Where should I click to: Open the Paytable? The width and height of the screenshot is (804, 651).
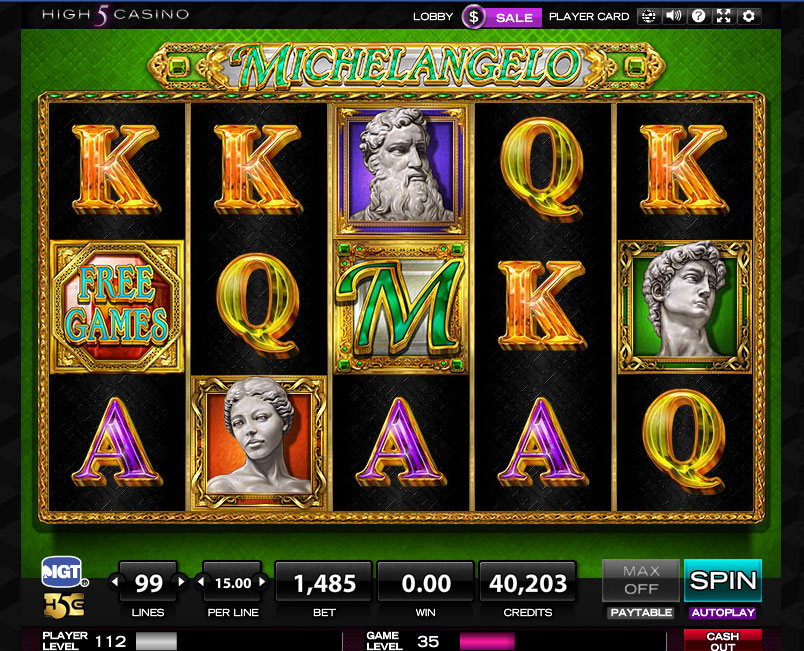640,612
